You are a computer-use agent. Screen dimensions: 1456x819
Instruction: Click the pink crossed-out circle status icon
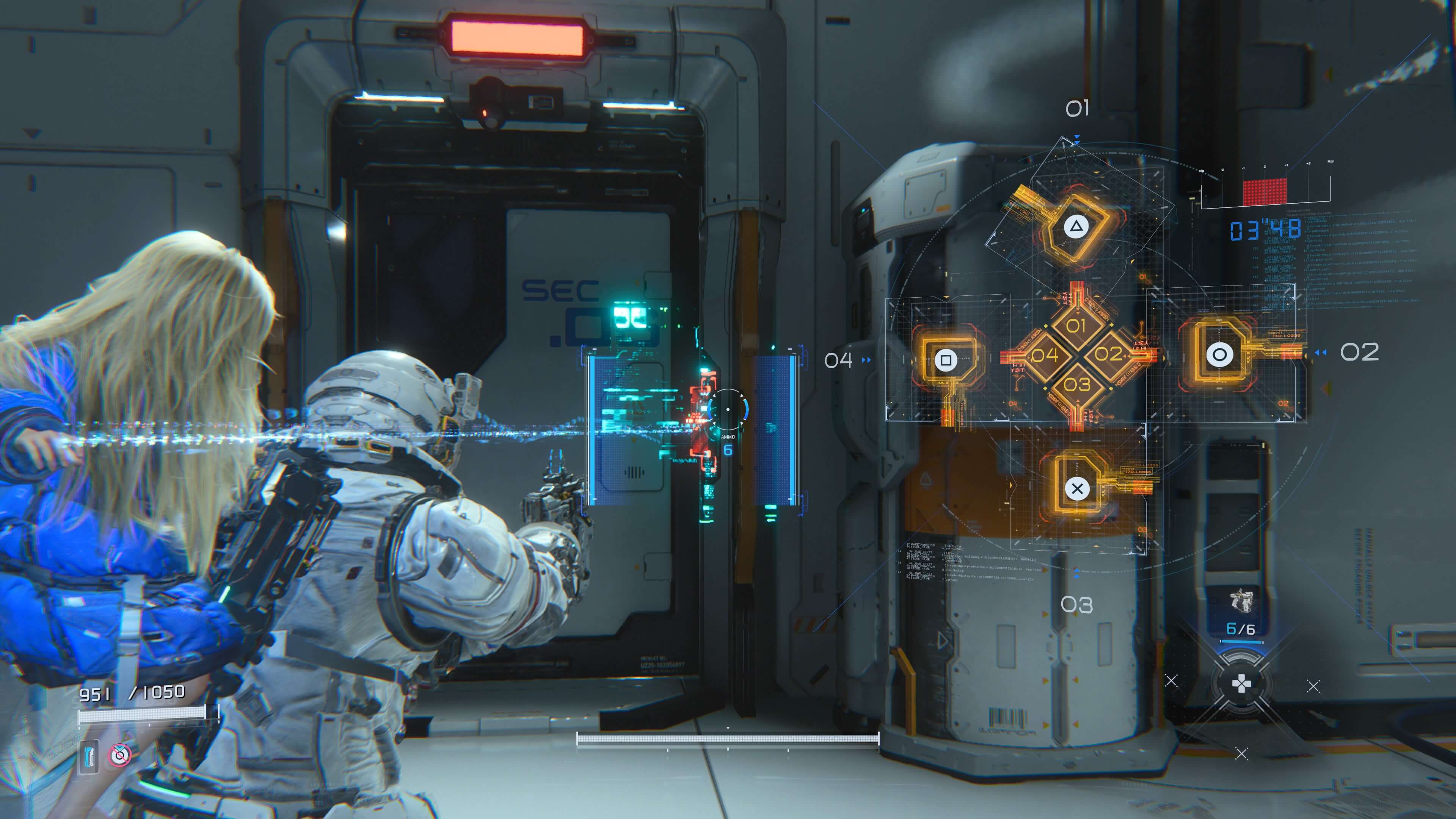(120, 755)
